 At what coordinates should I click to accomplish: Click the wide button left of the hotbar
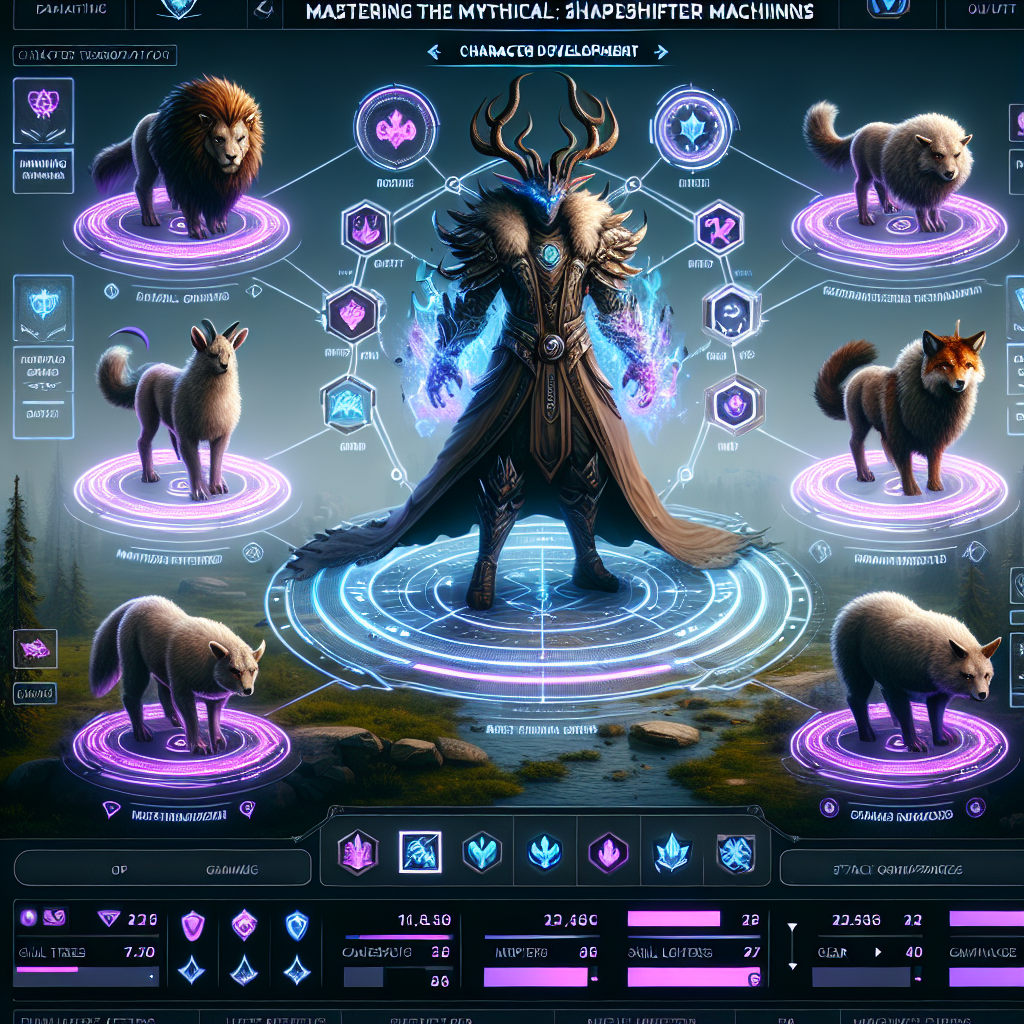coord(162,868)
